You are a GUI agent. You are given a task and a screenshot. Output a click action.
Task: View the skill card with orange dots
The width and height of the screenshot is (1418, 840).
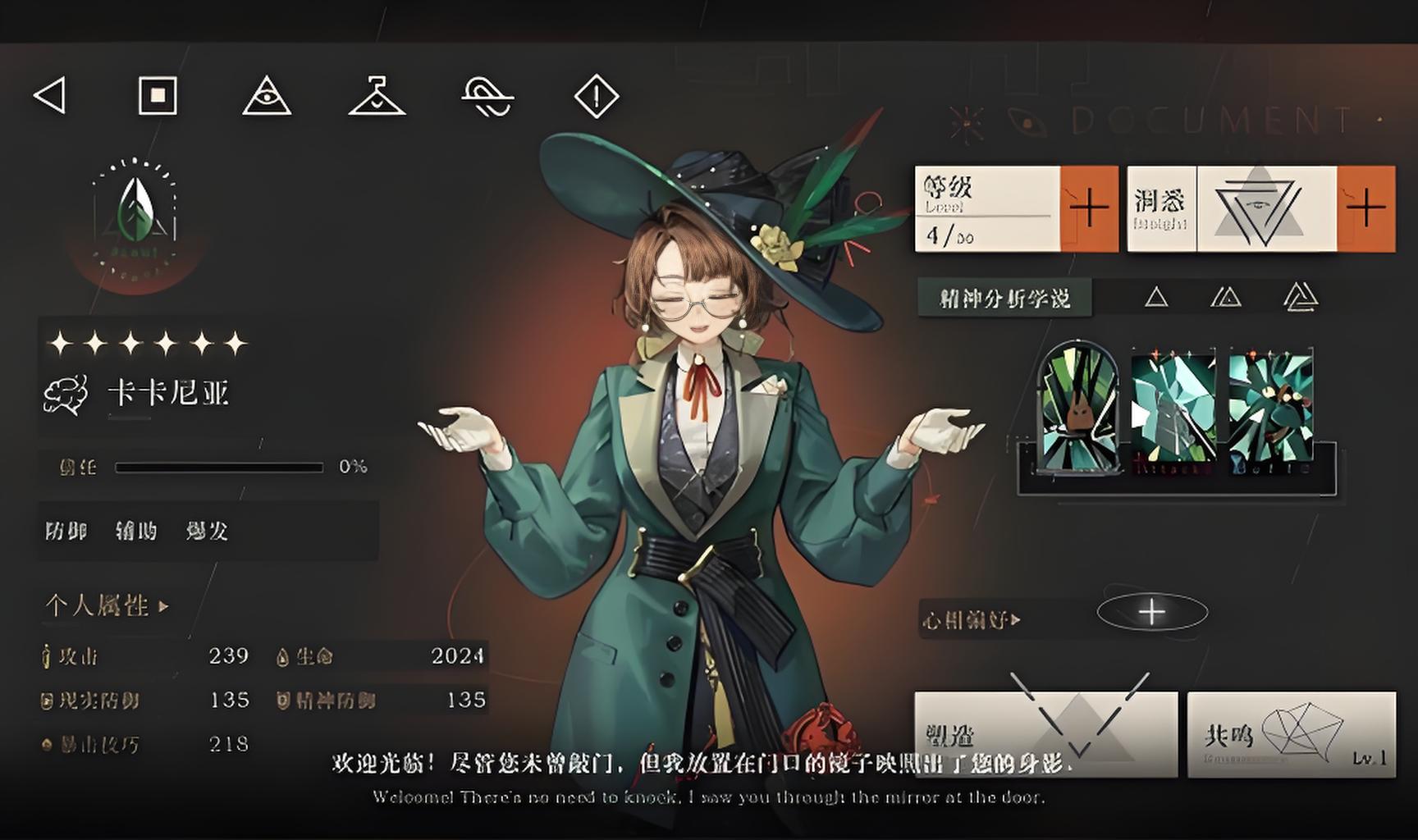[1270, 407]
